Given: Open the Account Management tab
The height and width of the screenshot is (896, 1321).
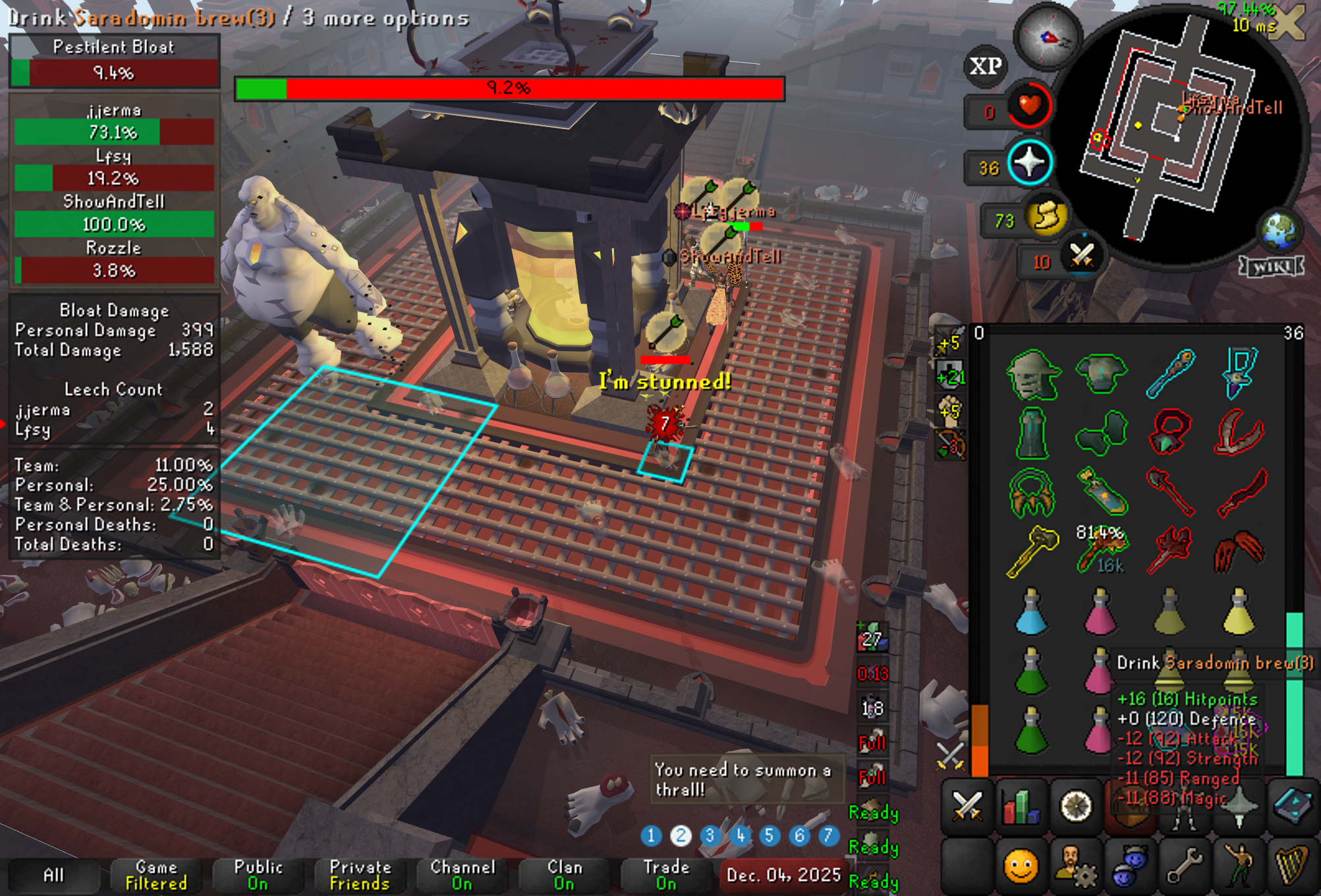Looking at the screenshot, I should (x=1075, y=866).
